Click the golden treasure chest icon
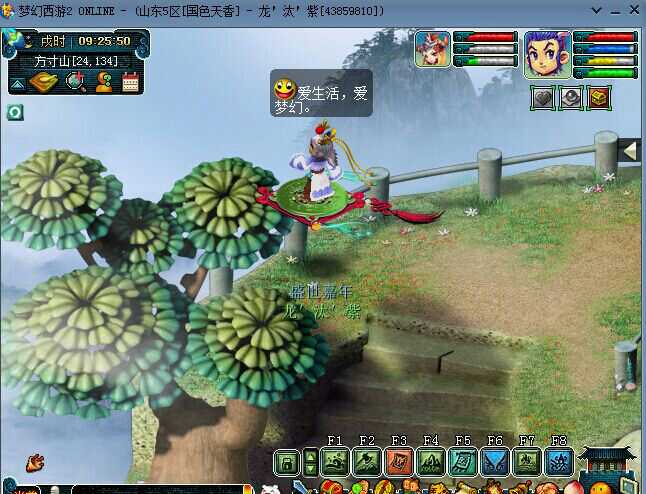This screenshot has width=646, height=494. (x=600, y=98)
